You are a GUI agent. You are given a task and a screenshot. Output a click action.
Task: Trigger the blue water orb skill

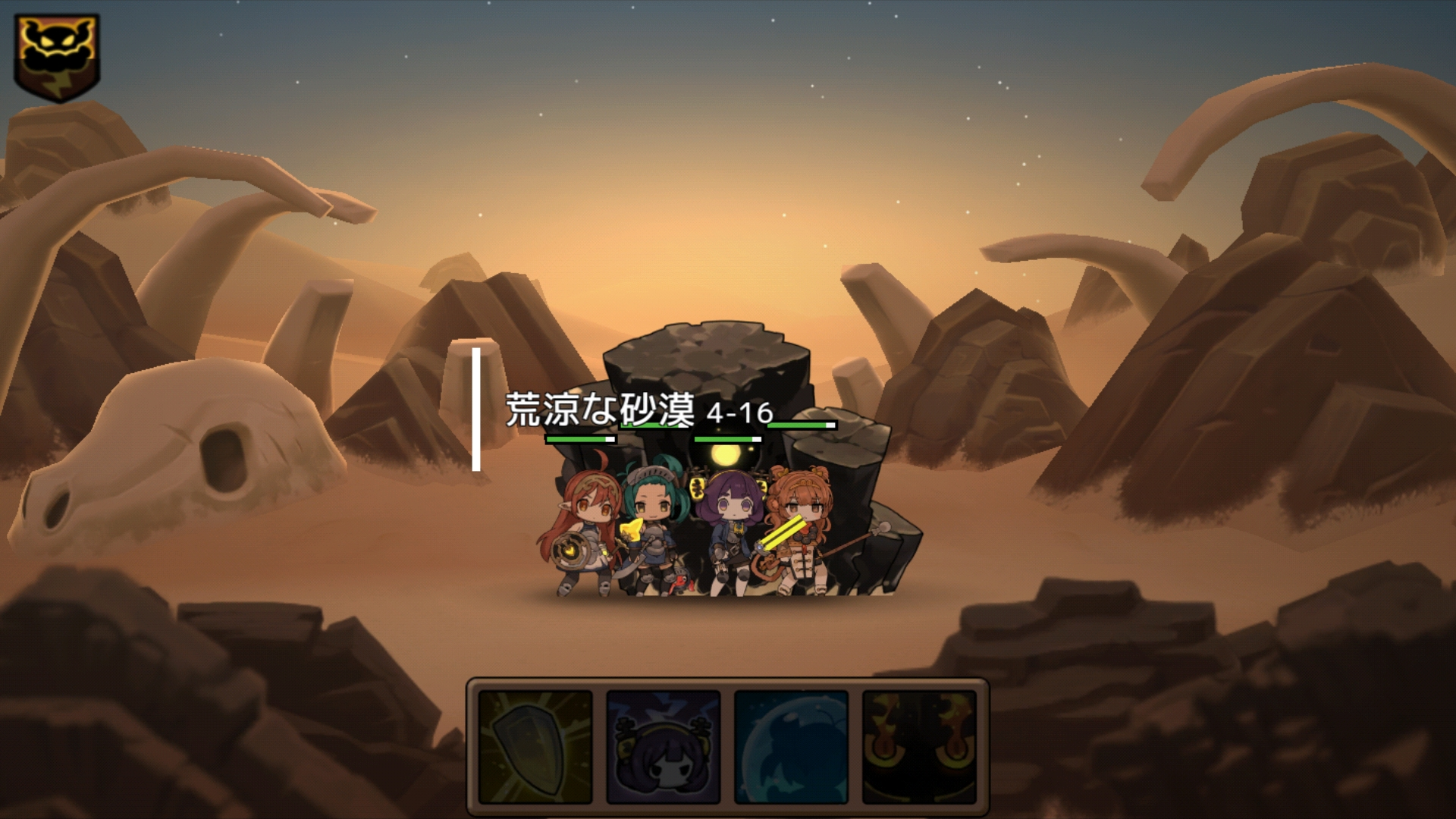(791, 747)
